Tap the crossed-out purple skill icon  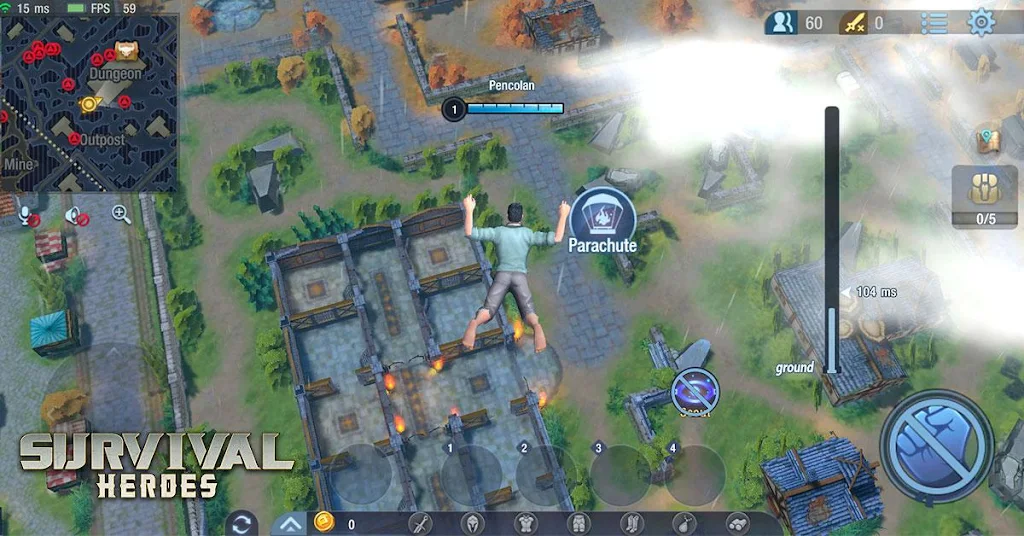(x=692, y=389)
